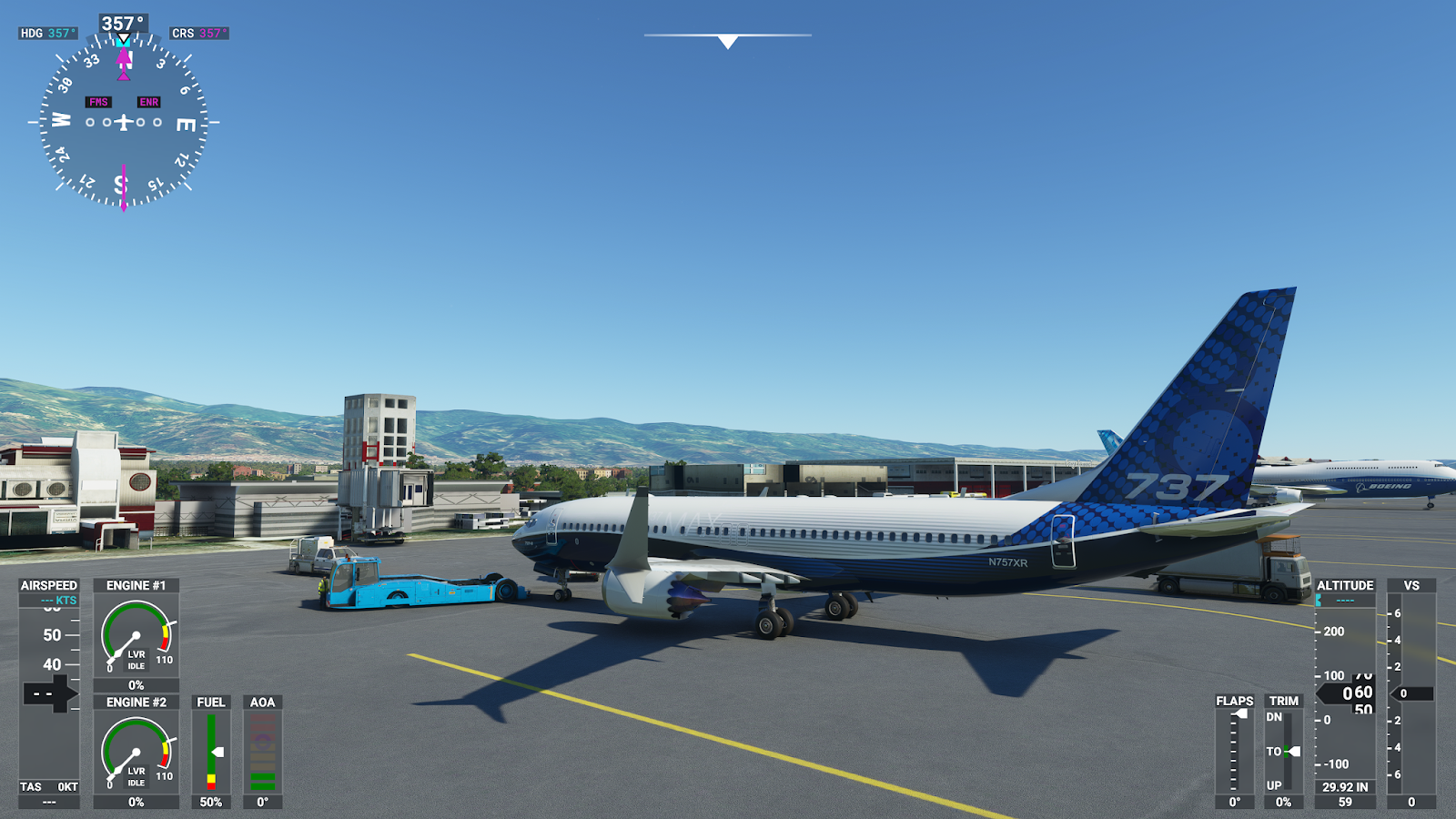Switch to the ALTITUDE panel header

(1346, 585)
